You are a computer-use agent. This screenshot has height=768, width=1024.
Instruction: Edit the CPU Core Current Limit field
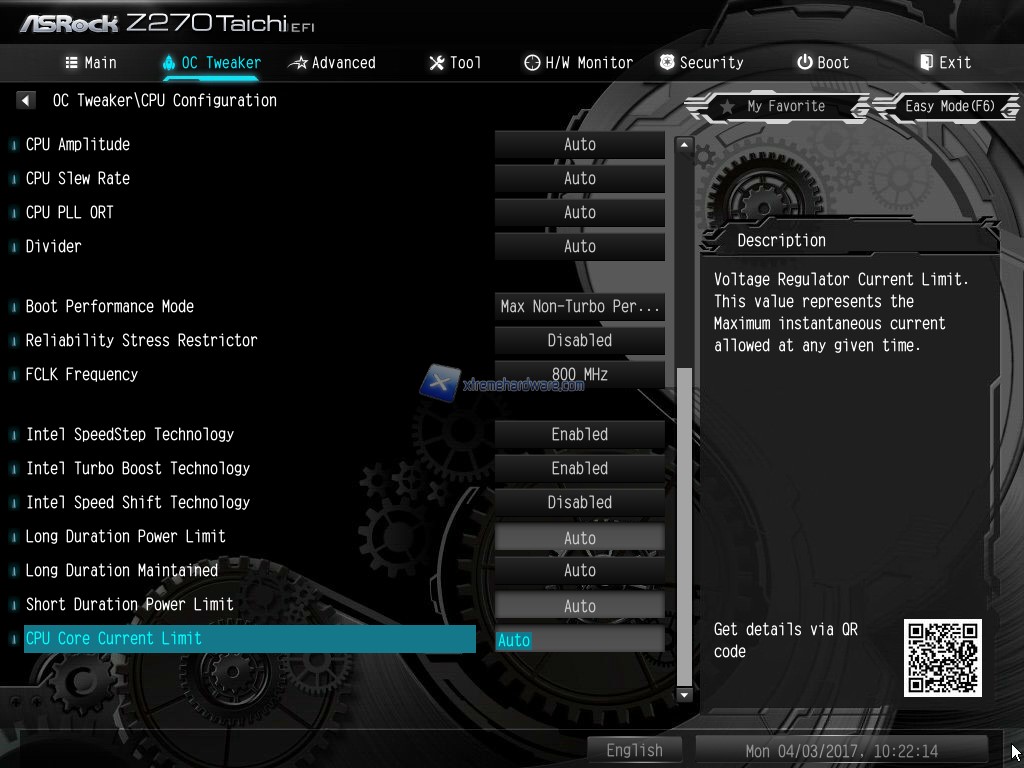coord(579,640)
